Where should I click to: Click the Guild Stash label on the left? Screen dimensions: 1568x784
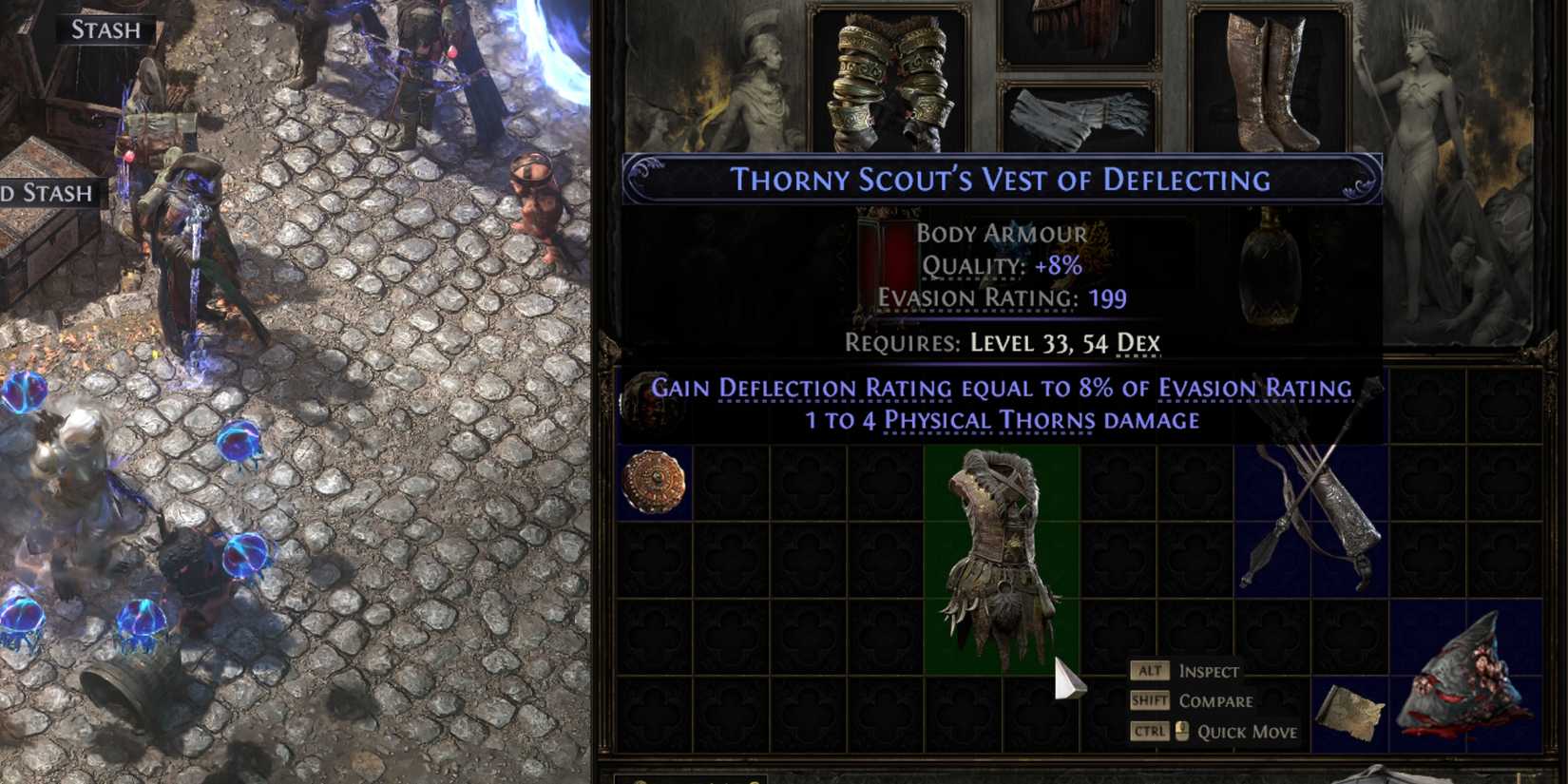(x=48, y=193)
